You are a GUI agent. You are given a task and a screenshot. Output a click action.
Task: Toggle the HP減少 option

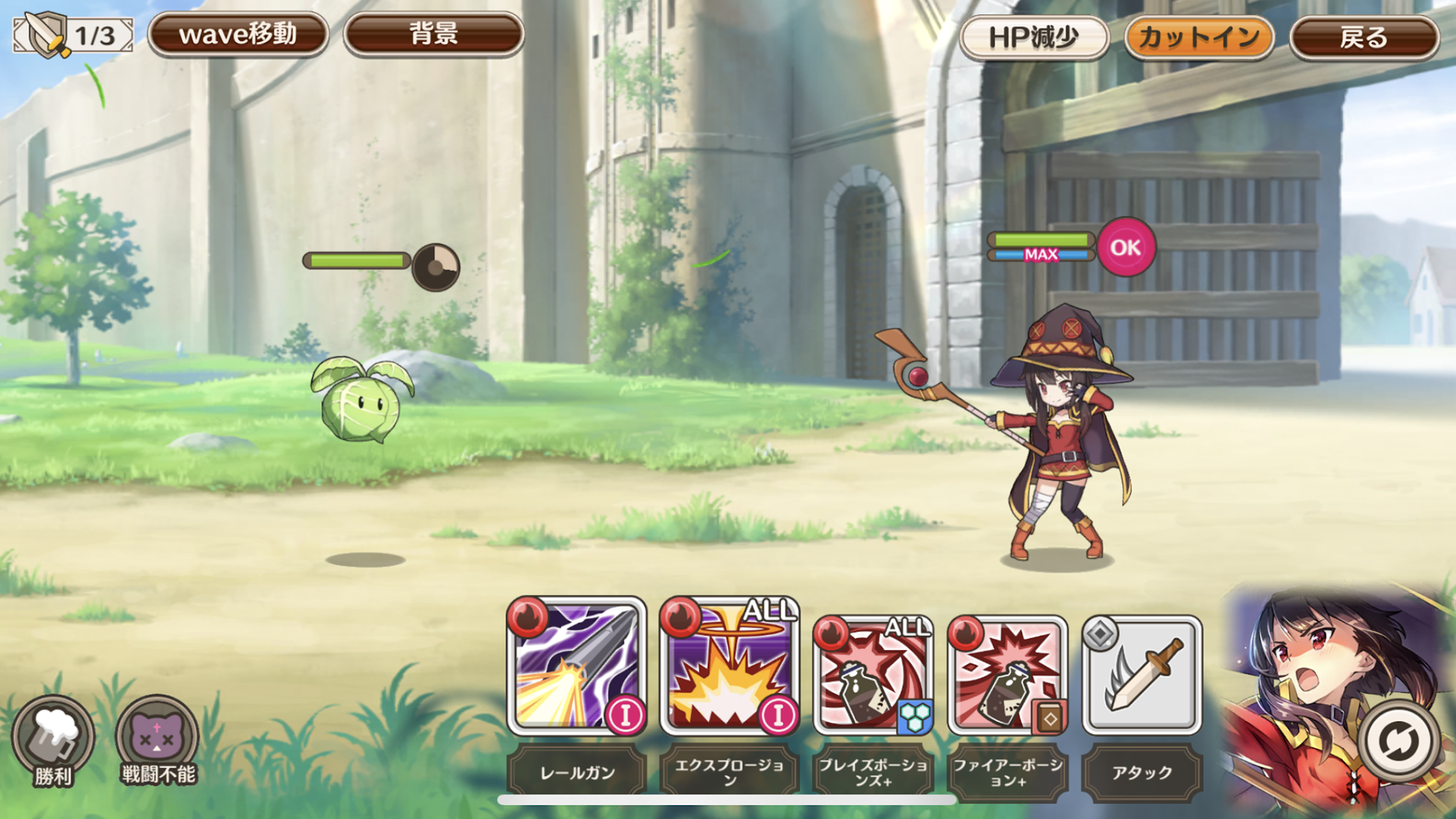[x=1034, y=37]
